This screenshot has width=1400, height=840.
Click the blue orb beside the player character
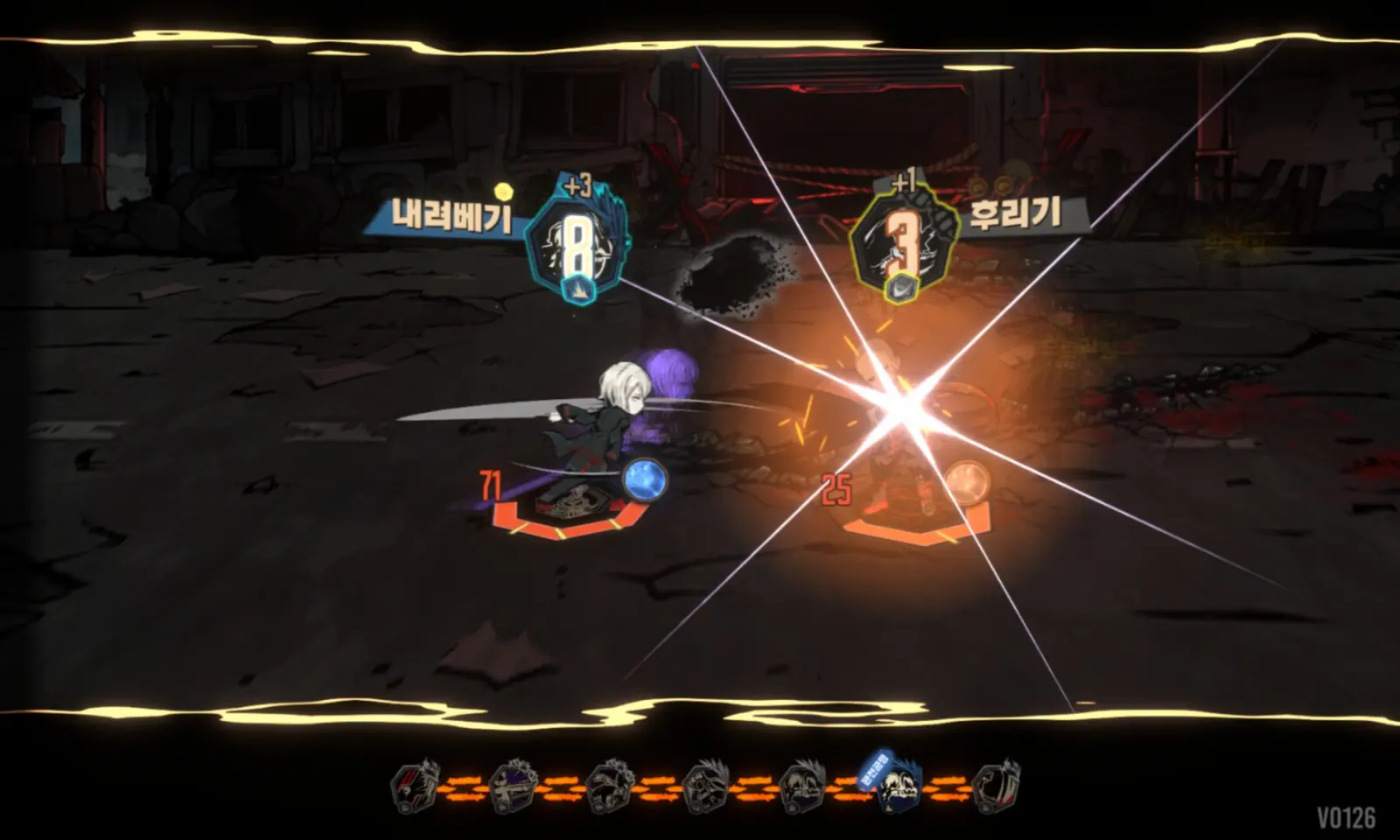click(643, 479)
